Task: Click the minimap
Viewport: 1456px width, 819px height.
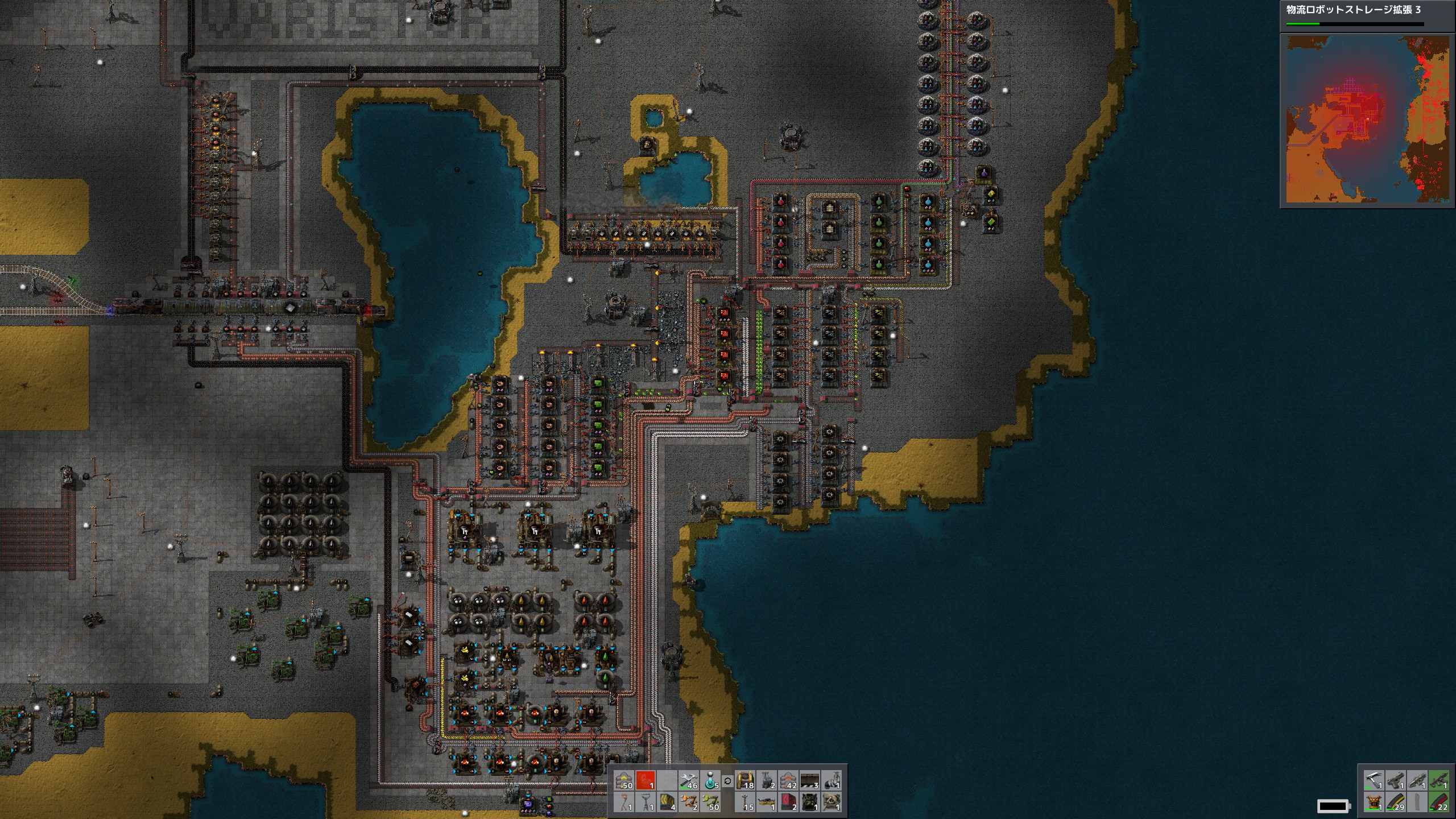Action: pyautogui.click(x=1367, y=119)
